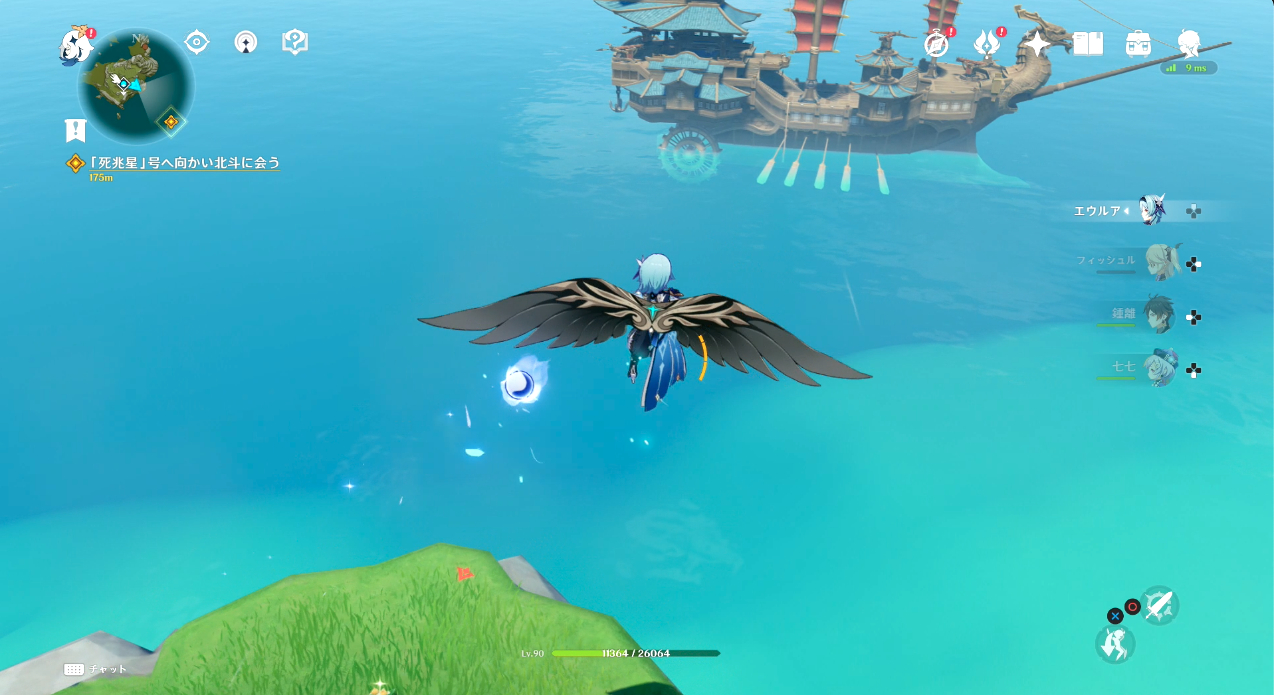Select the 「死兆星」号 quest tracker text
Screen dimensions: 1274x695
coord(183,162)
